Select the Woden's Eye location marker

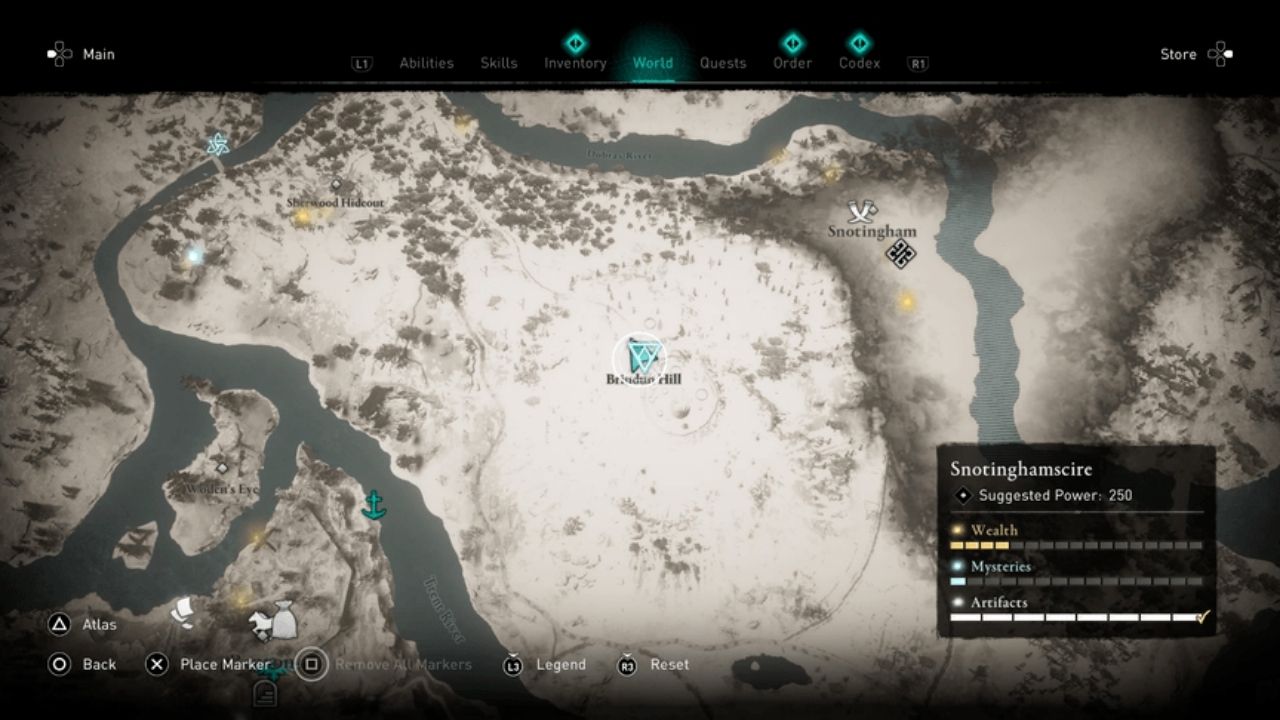(222, 468)
